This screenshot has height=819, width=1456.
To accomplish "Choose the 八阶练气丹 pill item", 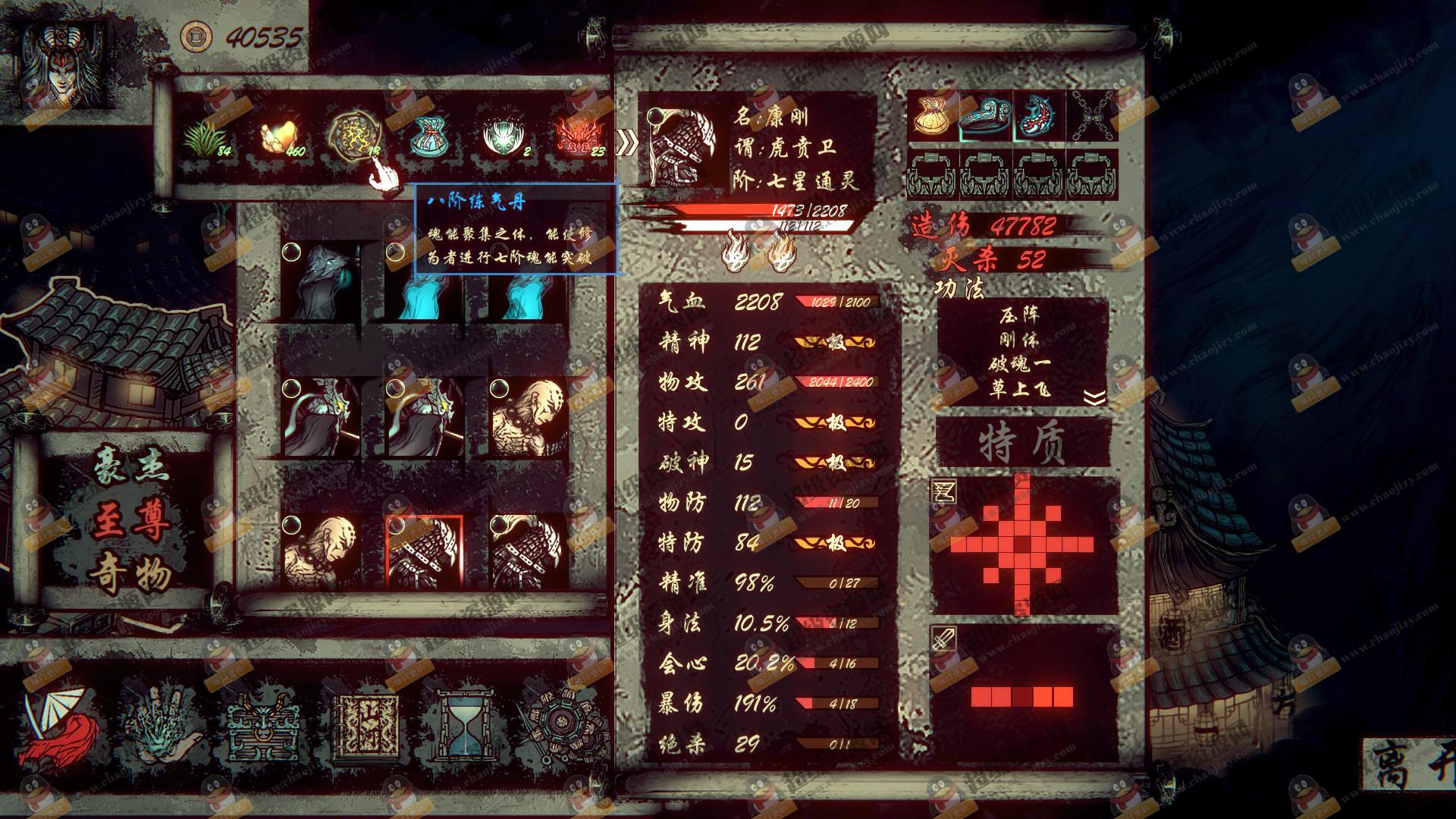I will (x=355, y=138).
